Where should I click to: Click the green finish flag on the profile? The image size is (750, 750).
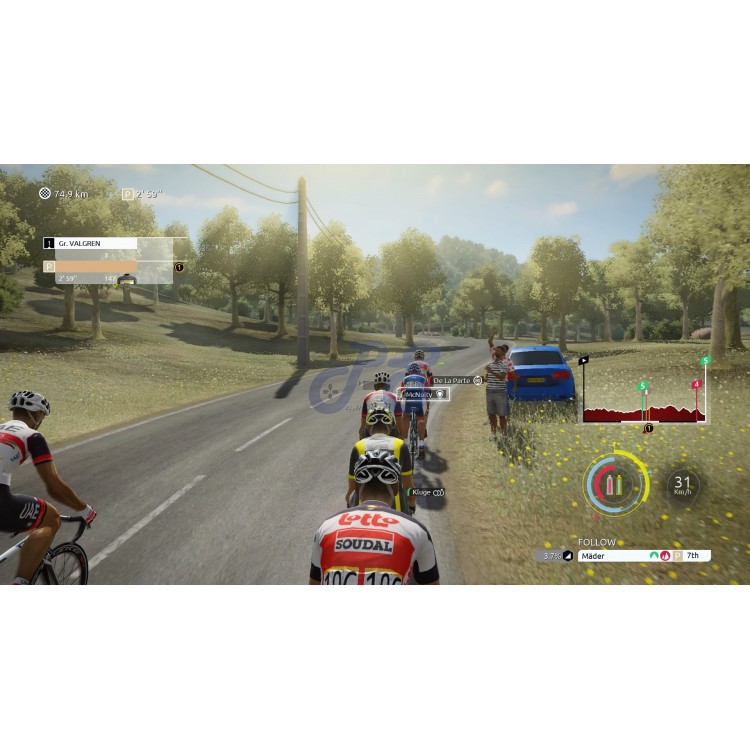705,360
